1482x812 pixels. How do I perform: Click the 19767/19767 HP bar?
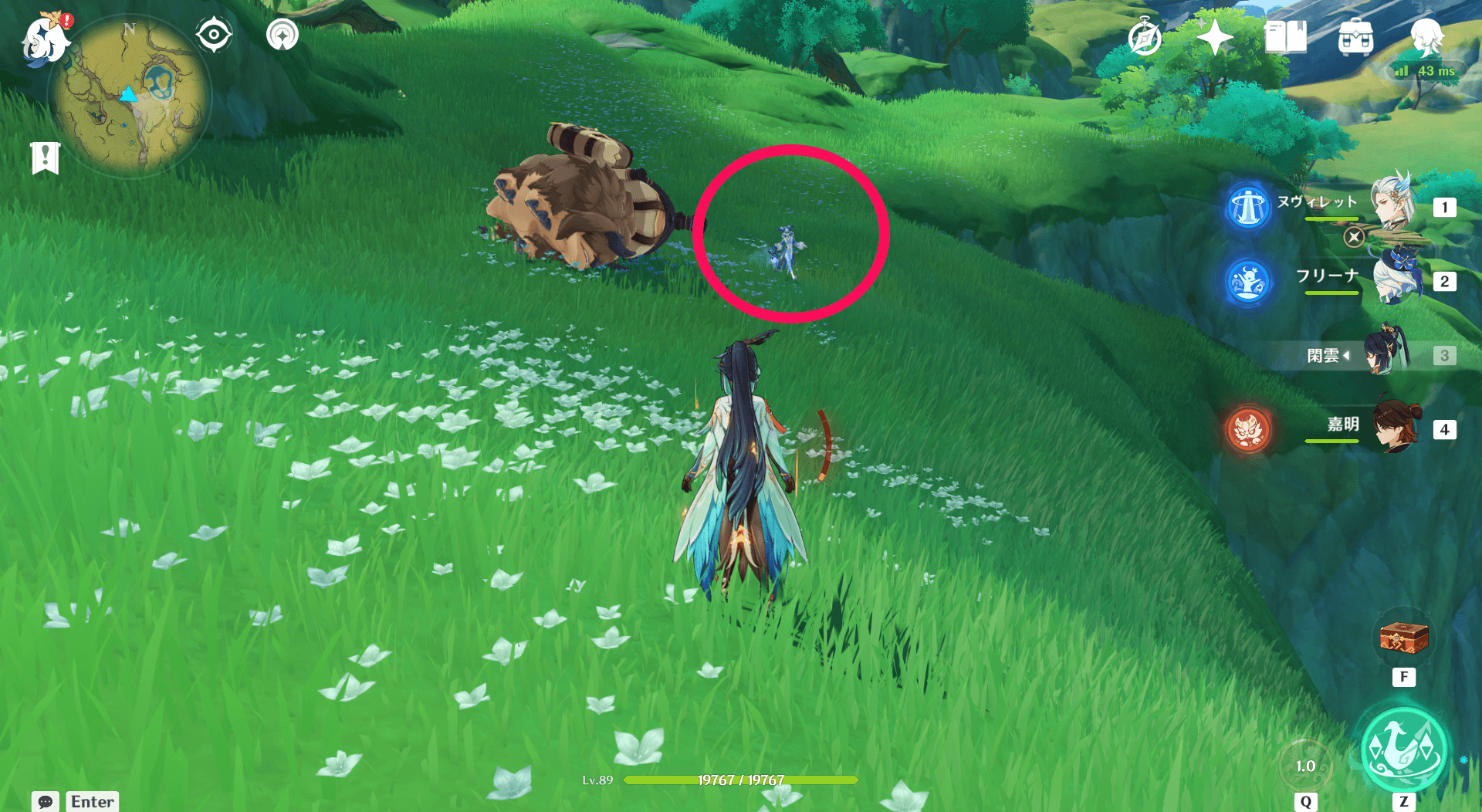point(739,780)
